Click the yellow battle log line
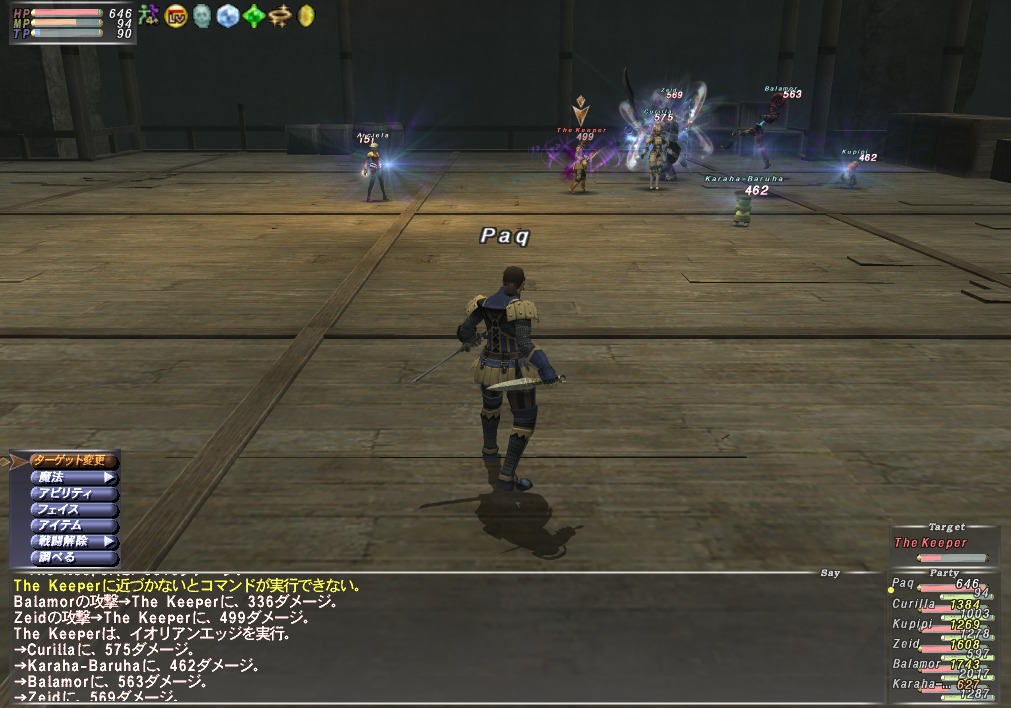Viewport: 1011px width, 708px height. pyautogui.click(x=187, y=586)
